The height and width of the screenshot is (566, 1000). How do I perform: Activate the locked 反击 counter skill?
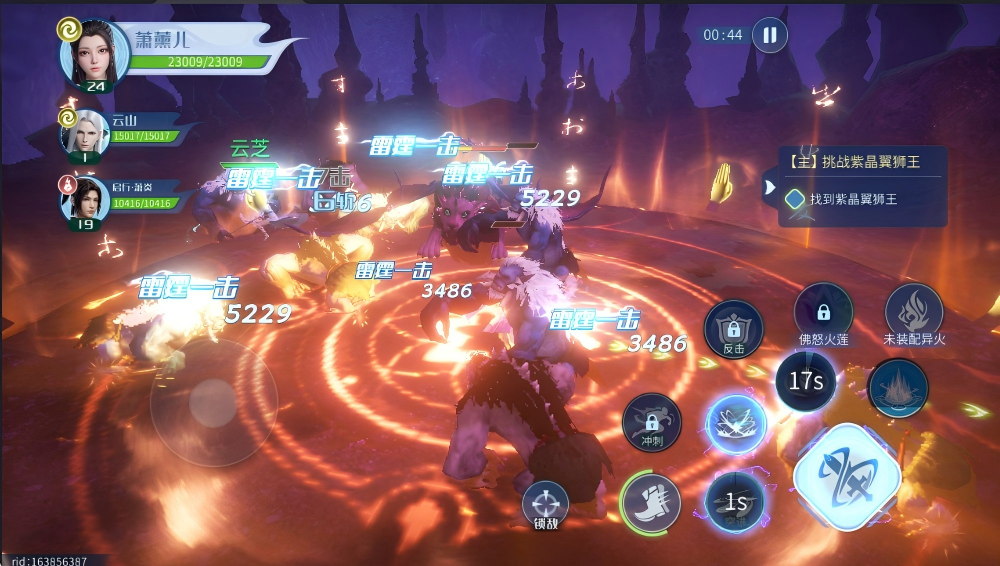tap(734, 329)
